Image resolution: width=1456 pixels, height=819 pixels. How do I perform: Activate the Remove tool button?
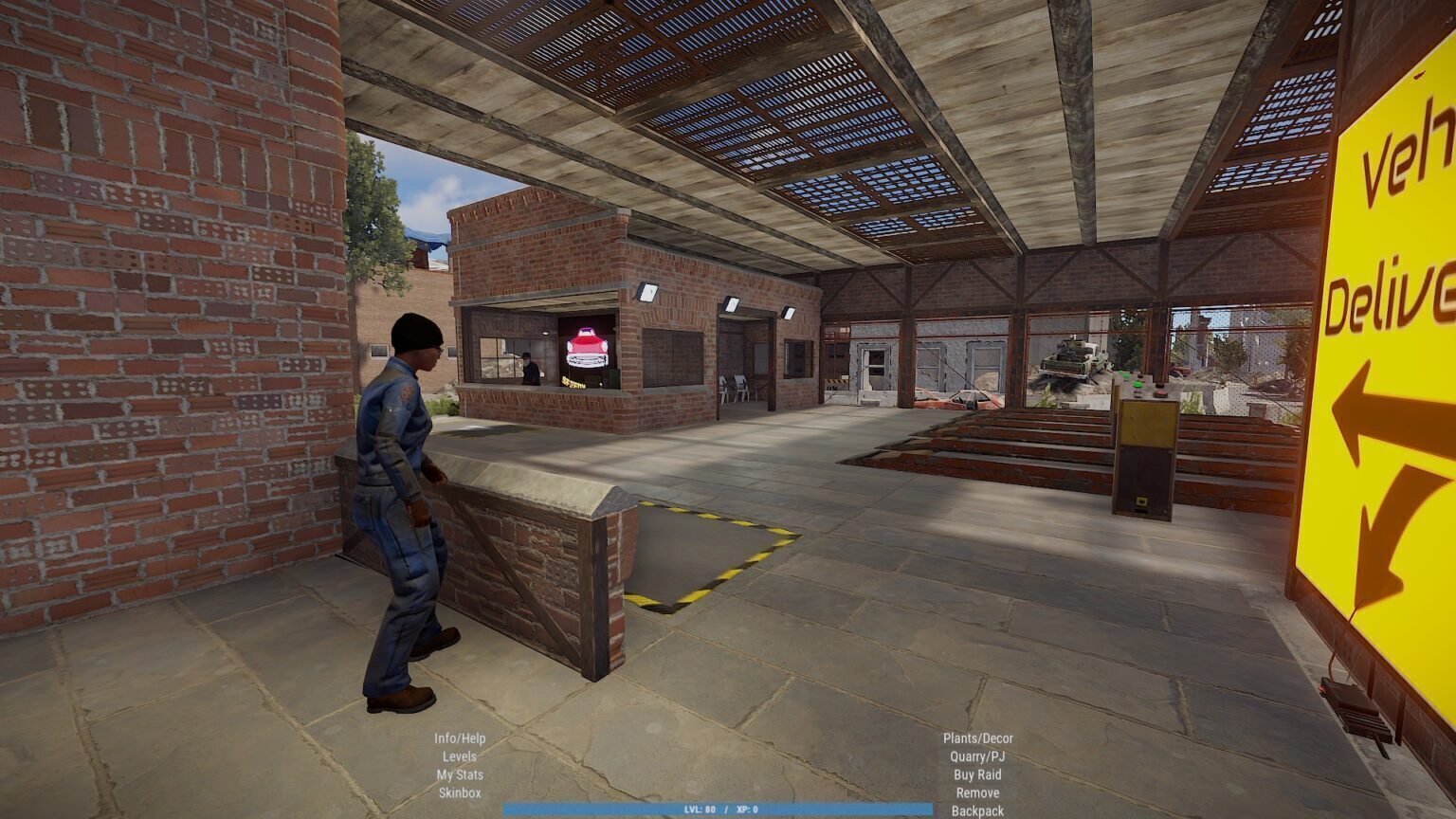pos(977,792)
